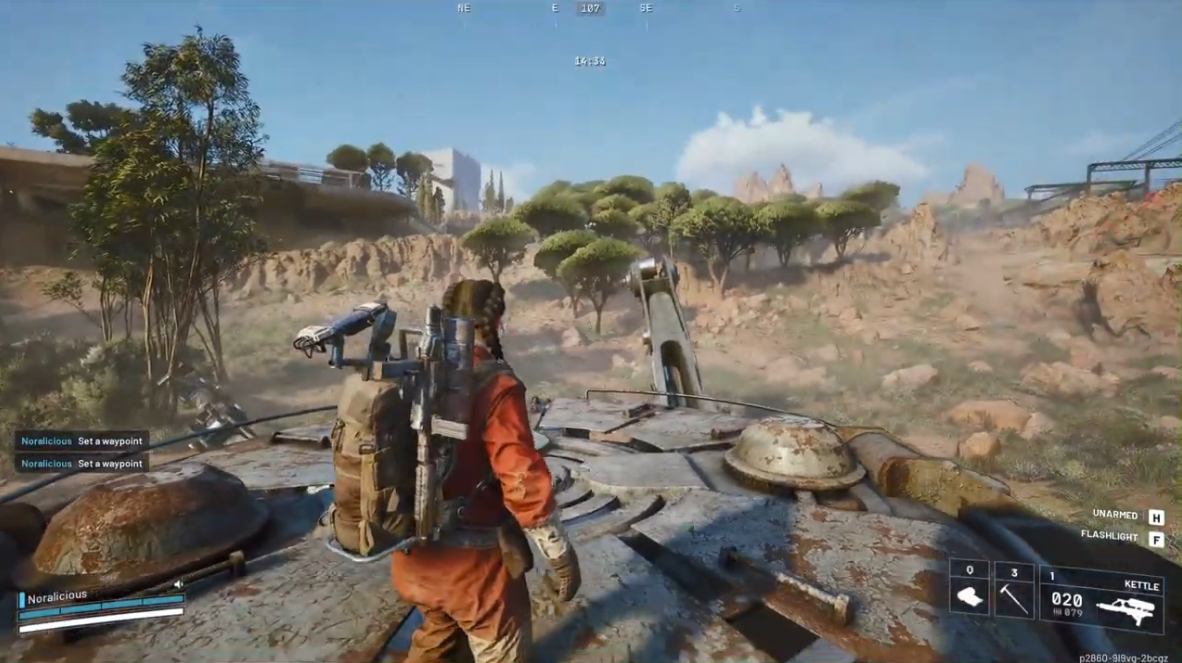This screenshot has height=663, width=1182.
Task: Click the compass heading strip
Action: pyautogui.click(x=590, y=9)
